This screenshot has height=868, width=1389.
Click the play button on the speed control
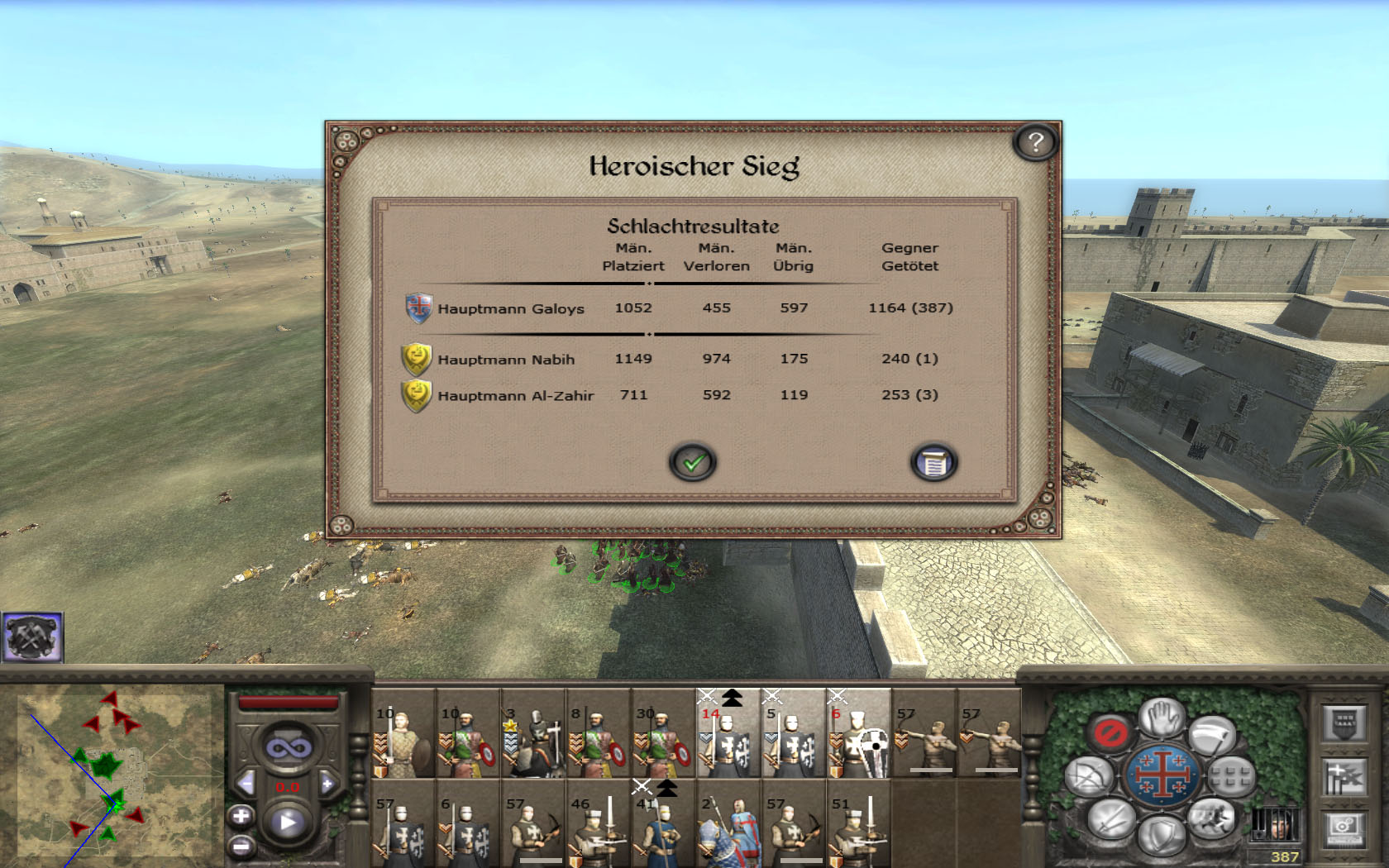click(288, 823)
